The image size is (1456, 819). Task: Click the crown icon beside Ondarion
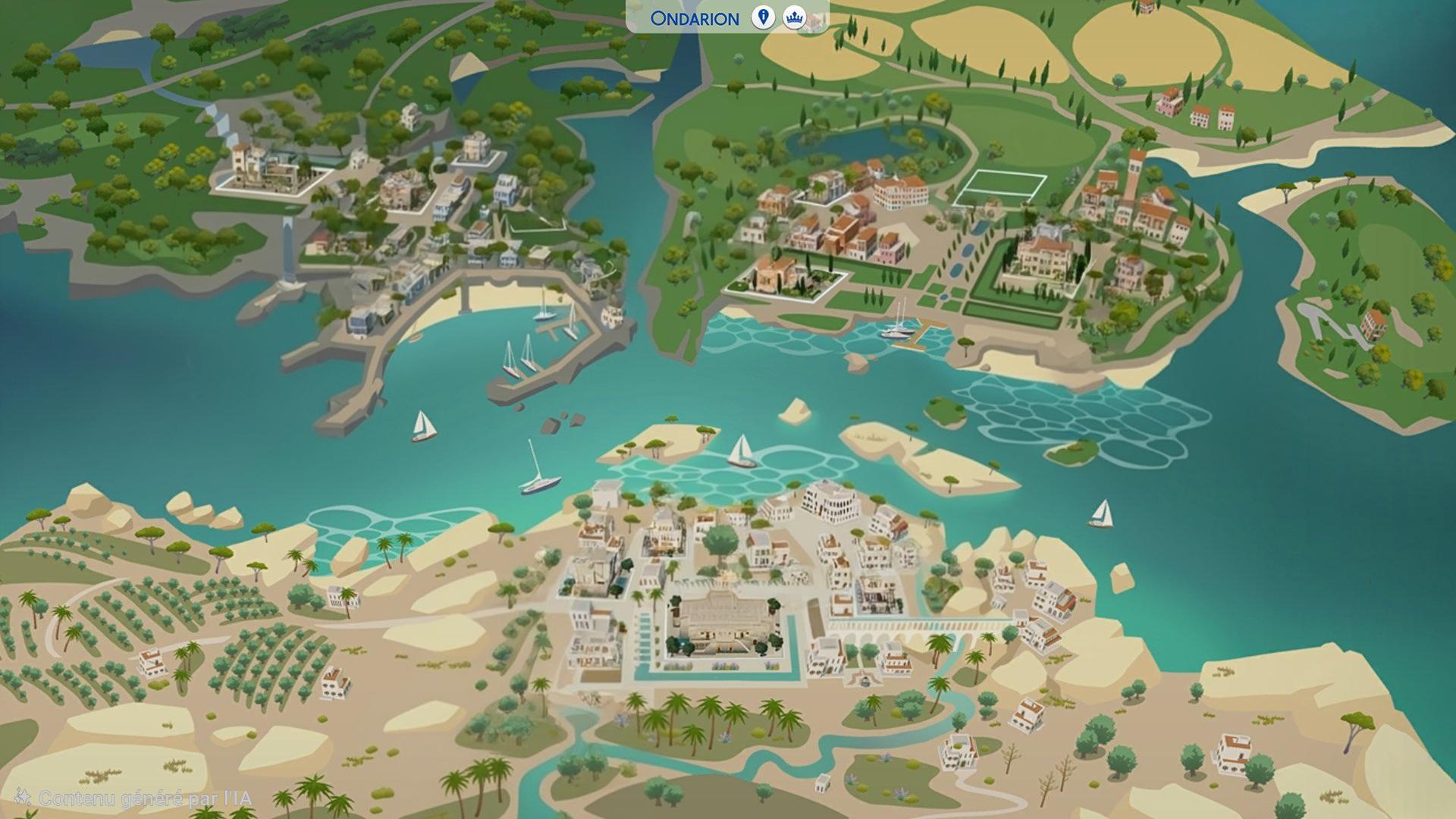click(794, 17)
